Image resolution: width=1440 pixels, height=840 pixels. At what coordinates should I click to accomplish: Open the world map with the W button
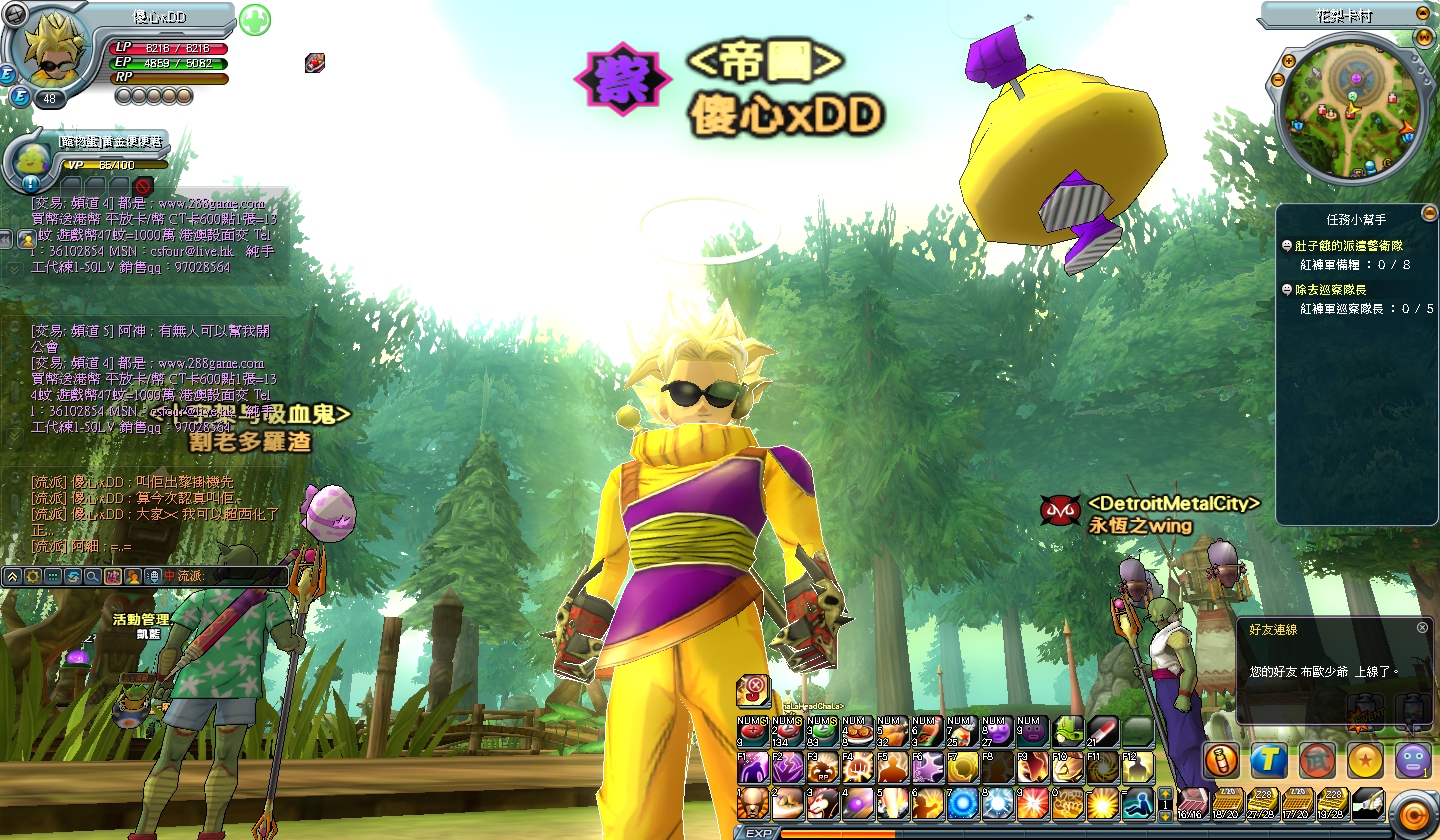[1423, 37]
